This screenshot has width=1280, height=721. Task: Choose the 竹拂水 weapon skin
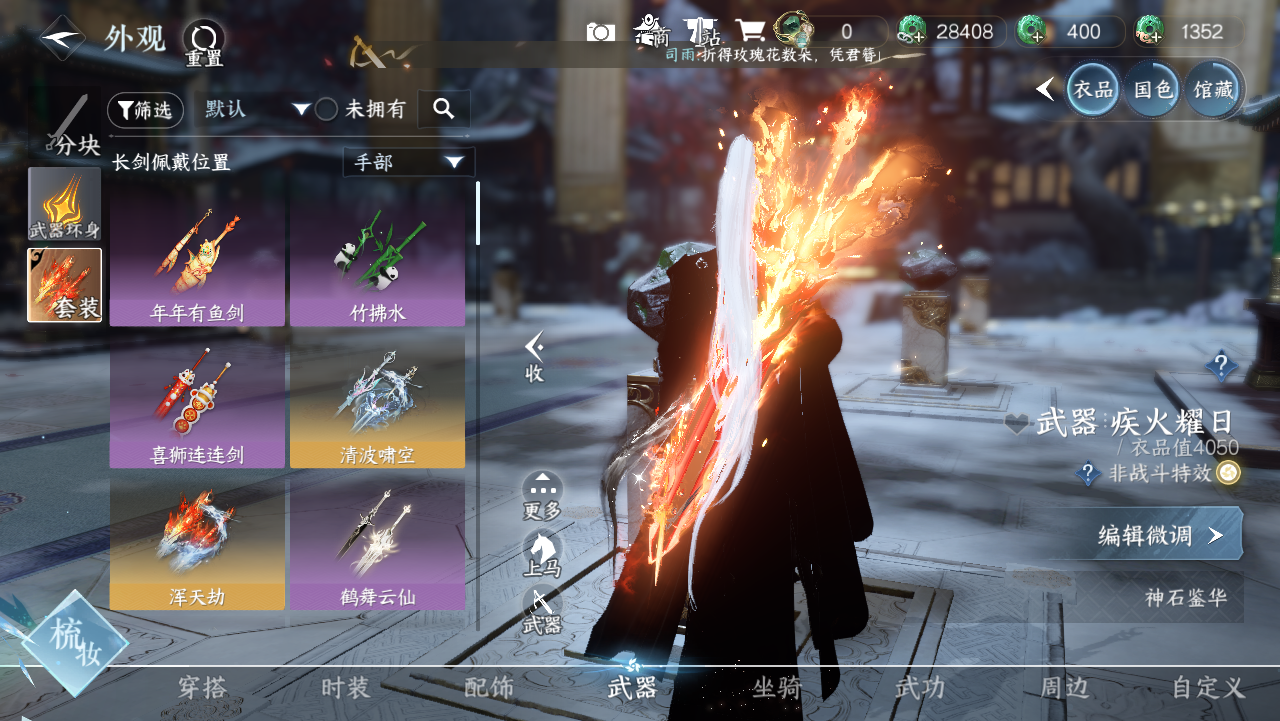click(377, 259)
